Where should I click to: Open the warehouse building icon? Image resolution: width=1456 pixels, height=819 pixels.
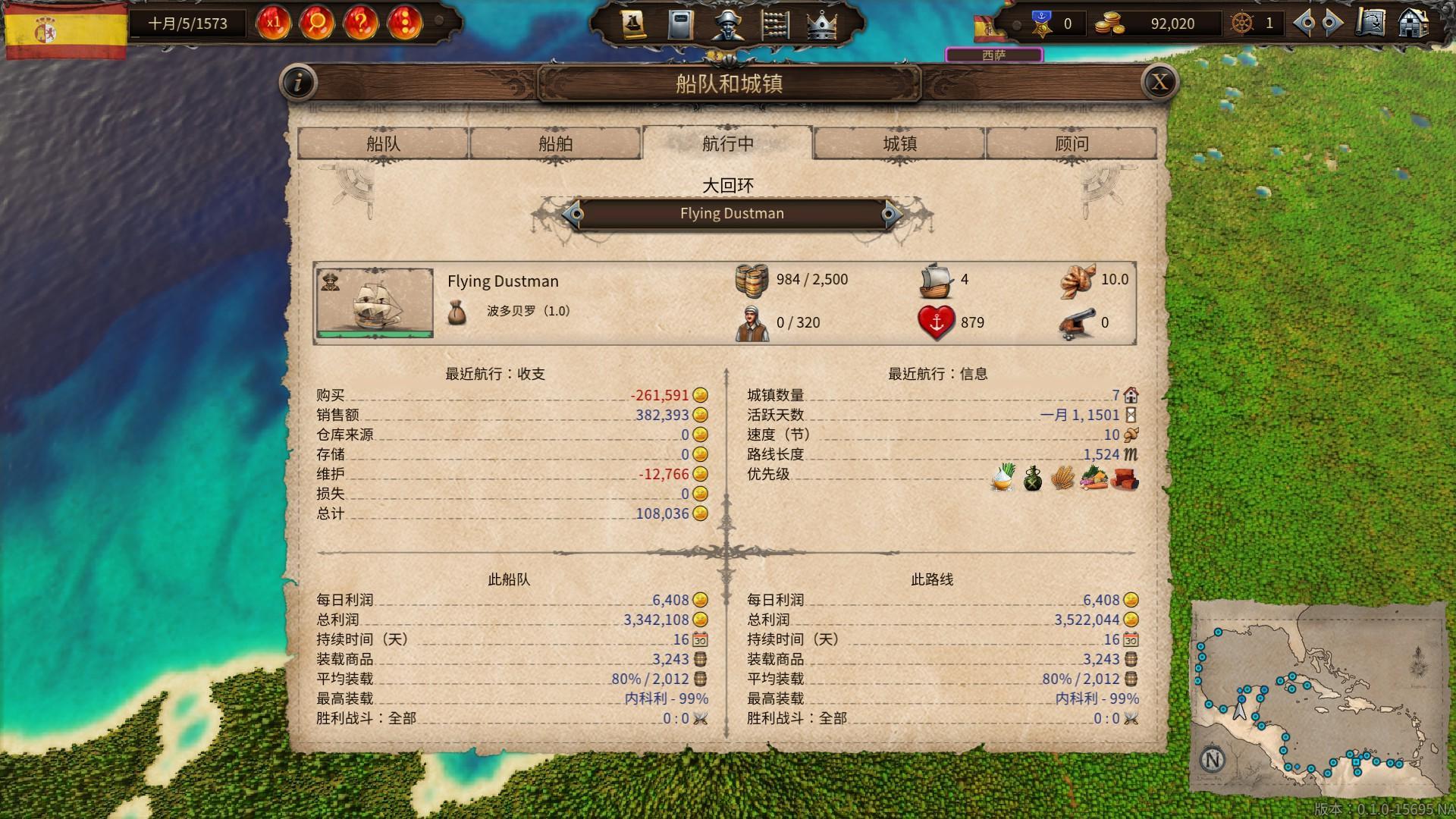1413,24
